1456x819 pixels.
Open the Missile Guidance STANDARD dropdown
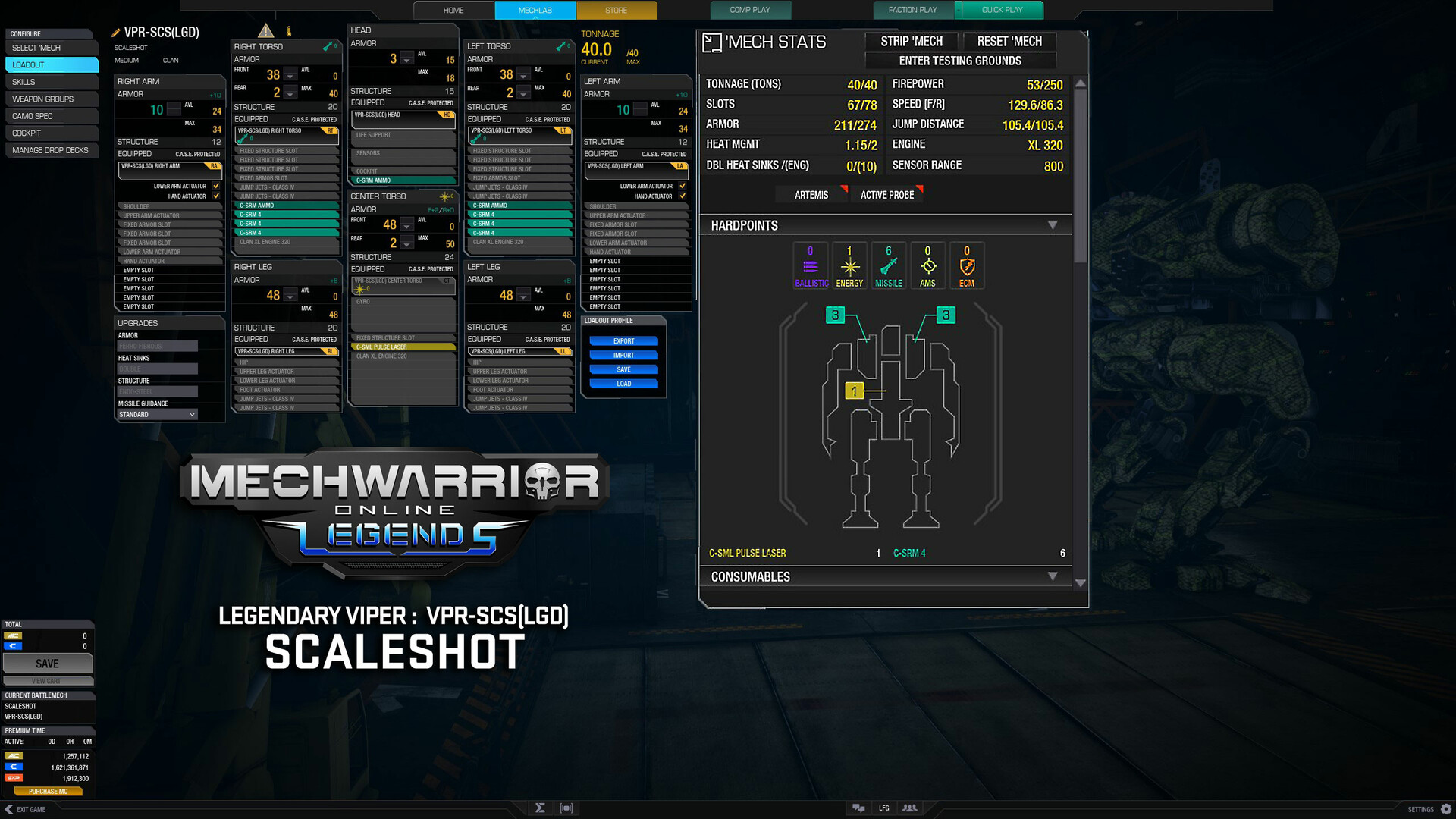tap(156, 414)
